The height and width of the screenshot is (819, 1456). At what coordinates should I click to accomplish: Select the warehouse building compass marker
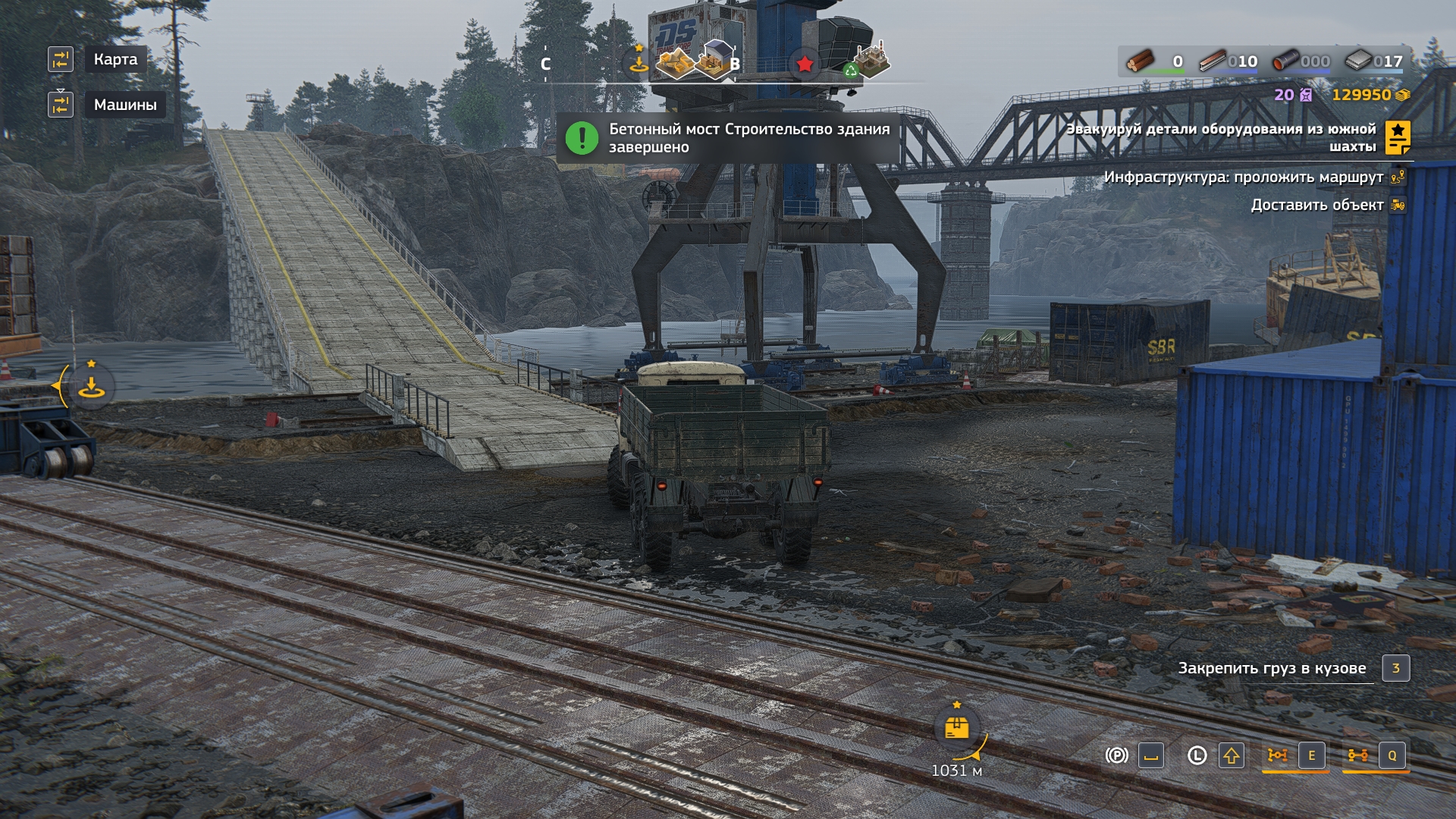click(714, 59)
